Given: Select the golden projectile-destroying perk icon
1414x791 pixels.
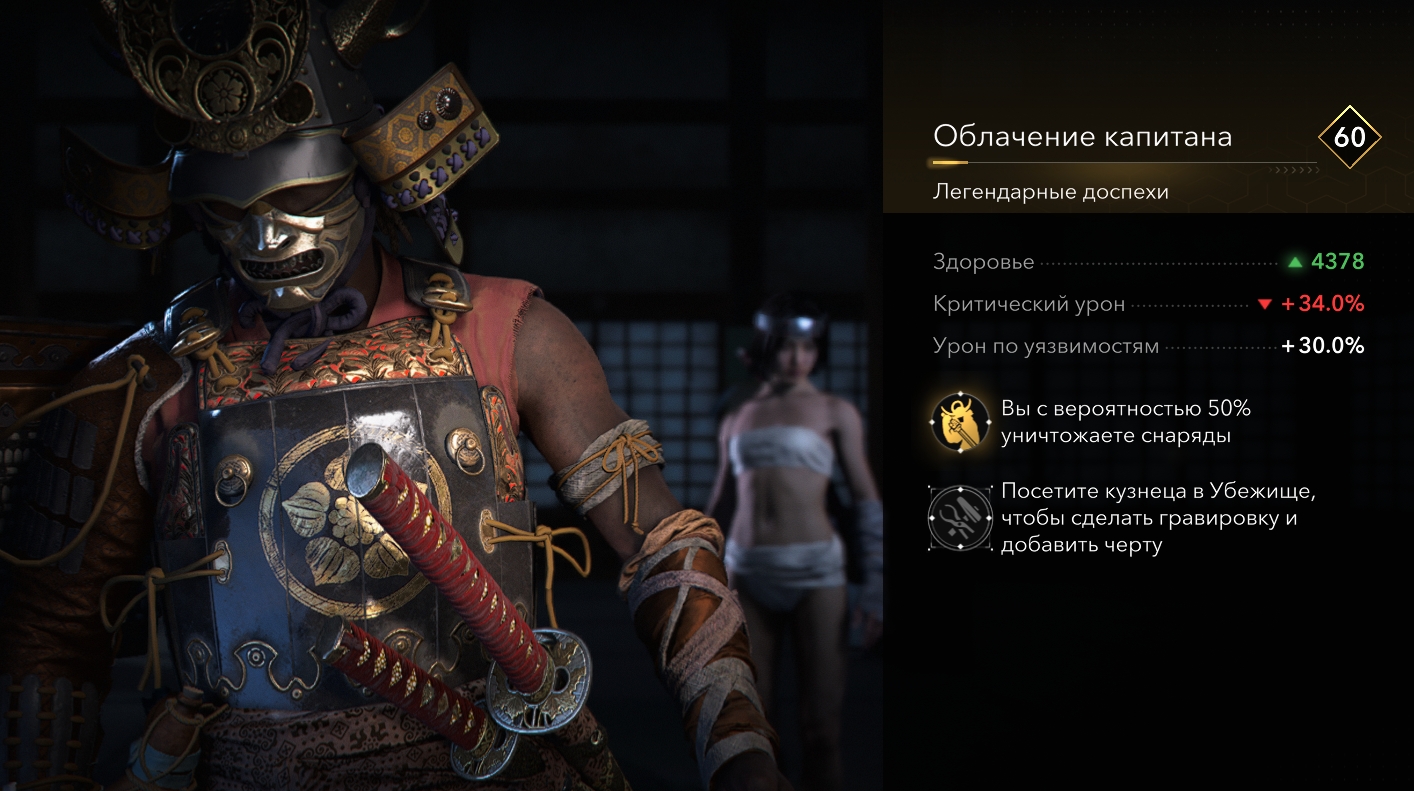Looking at the screenshot, I should point(957,422).
